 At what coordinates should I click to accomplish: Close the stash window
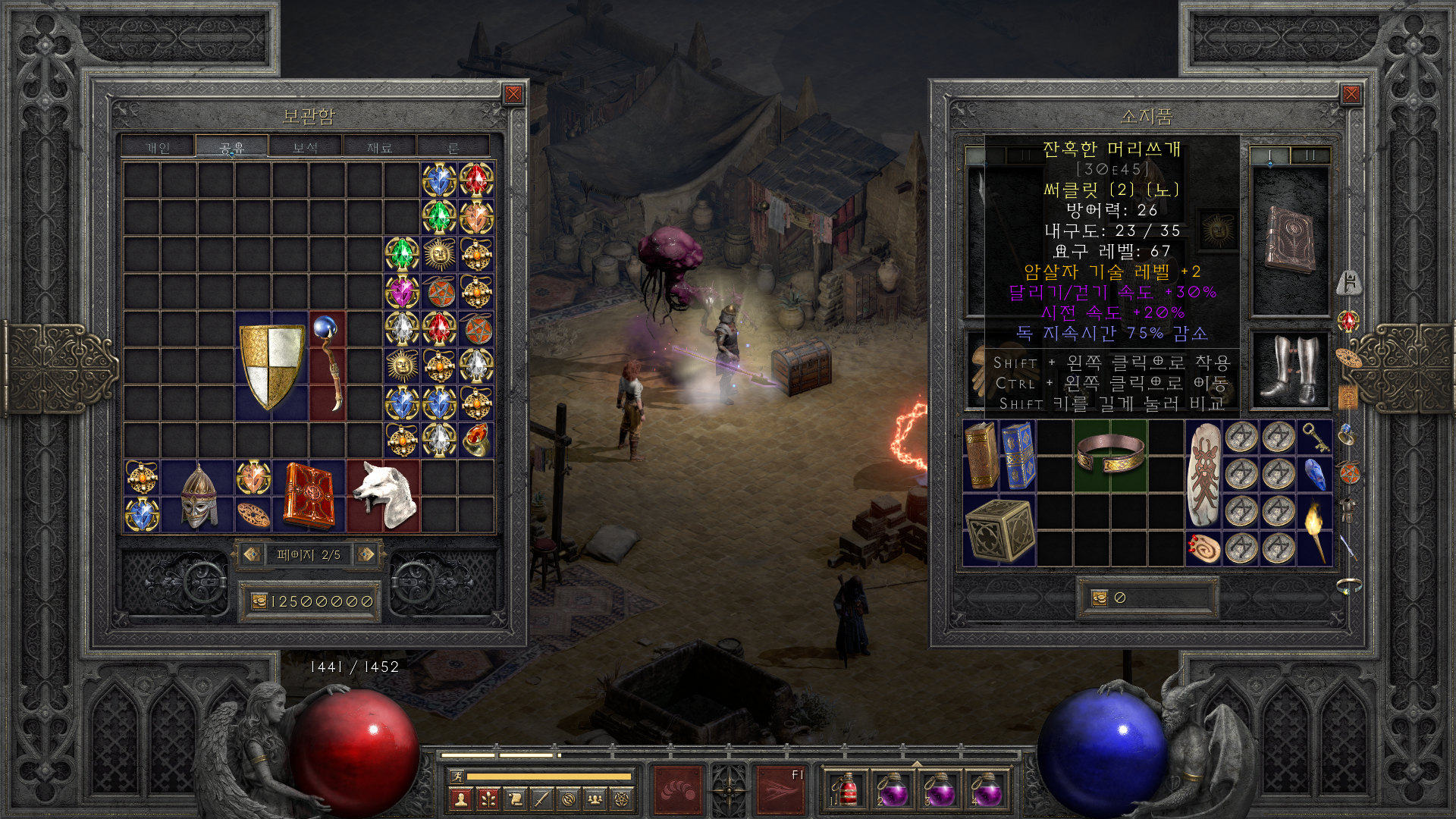pyautogui.click(x=513, y=94)
